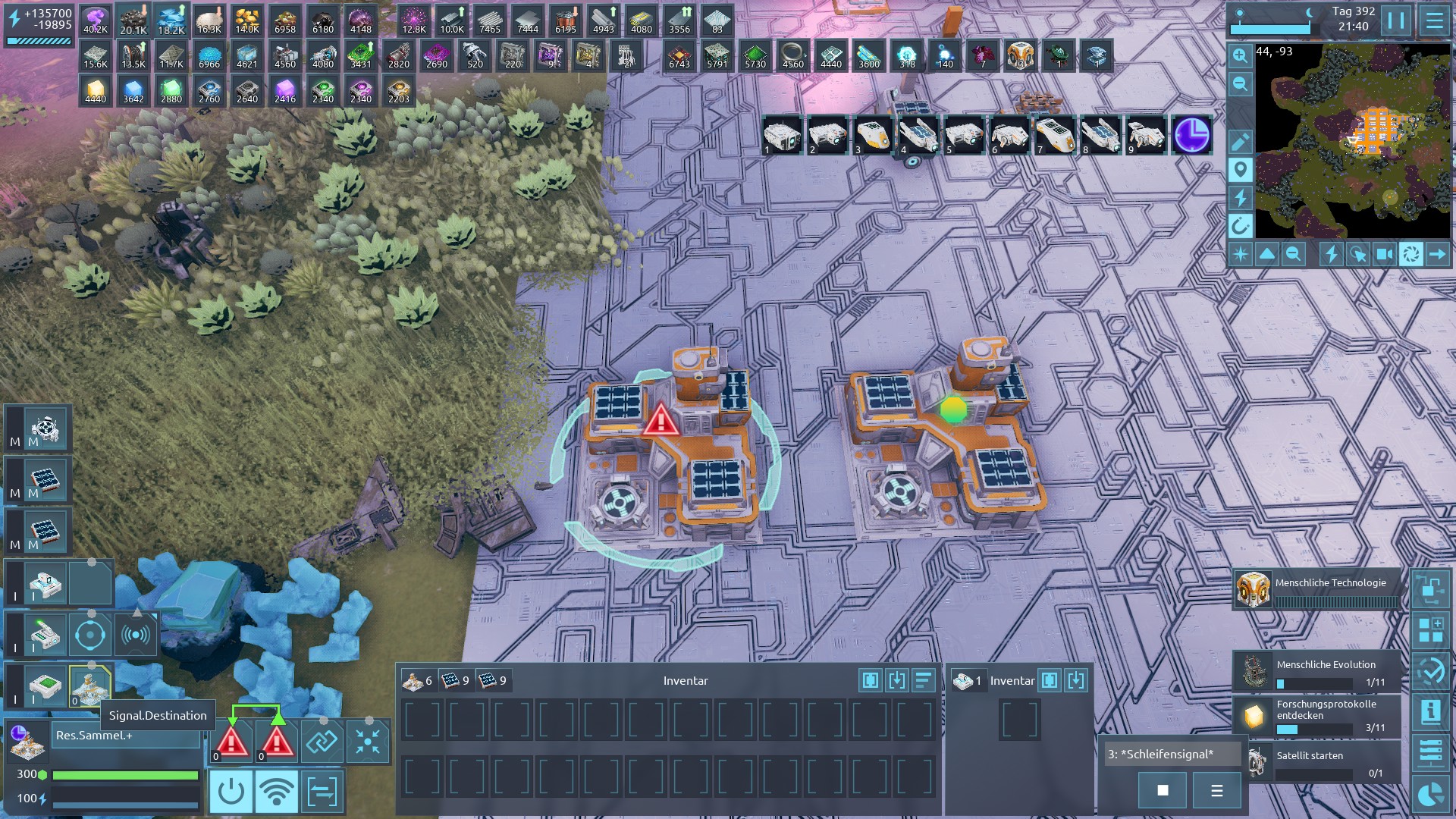The height and width of the screenshot is (819, 1456).
Task: Toggle the unit power button
Action: click(231, 792)
